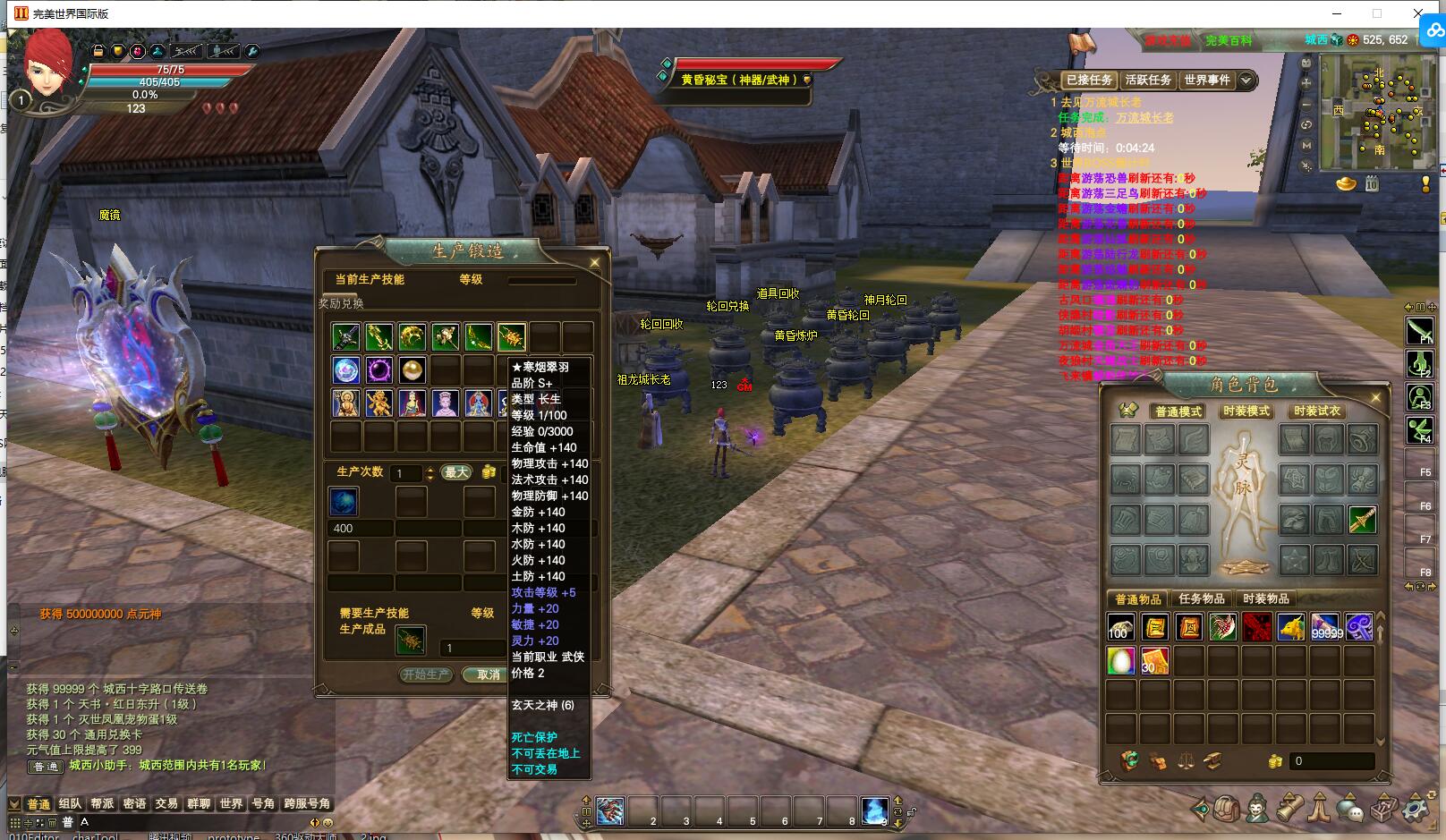Screen dimensions: 1446x840
Task: Select the rainbow pet egg in inventory
Action: click(x=1120, y=660)
